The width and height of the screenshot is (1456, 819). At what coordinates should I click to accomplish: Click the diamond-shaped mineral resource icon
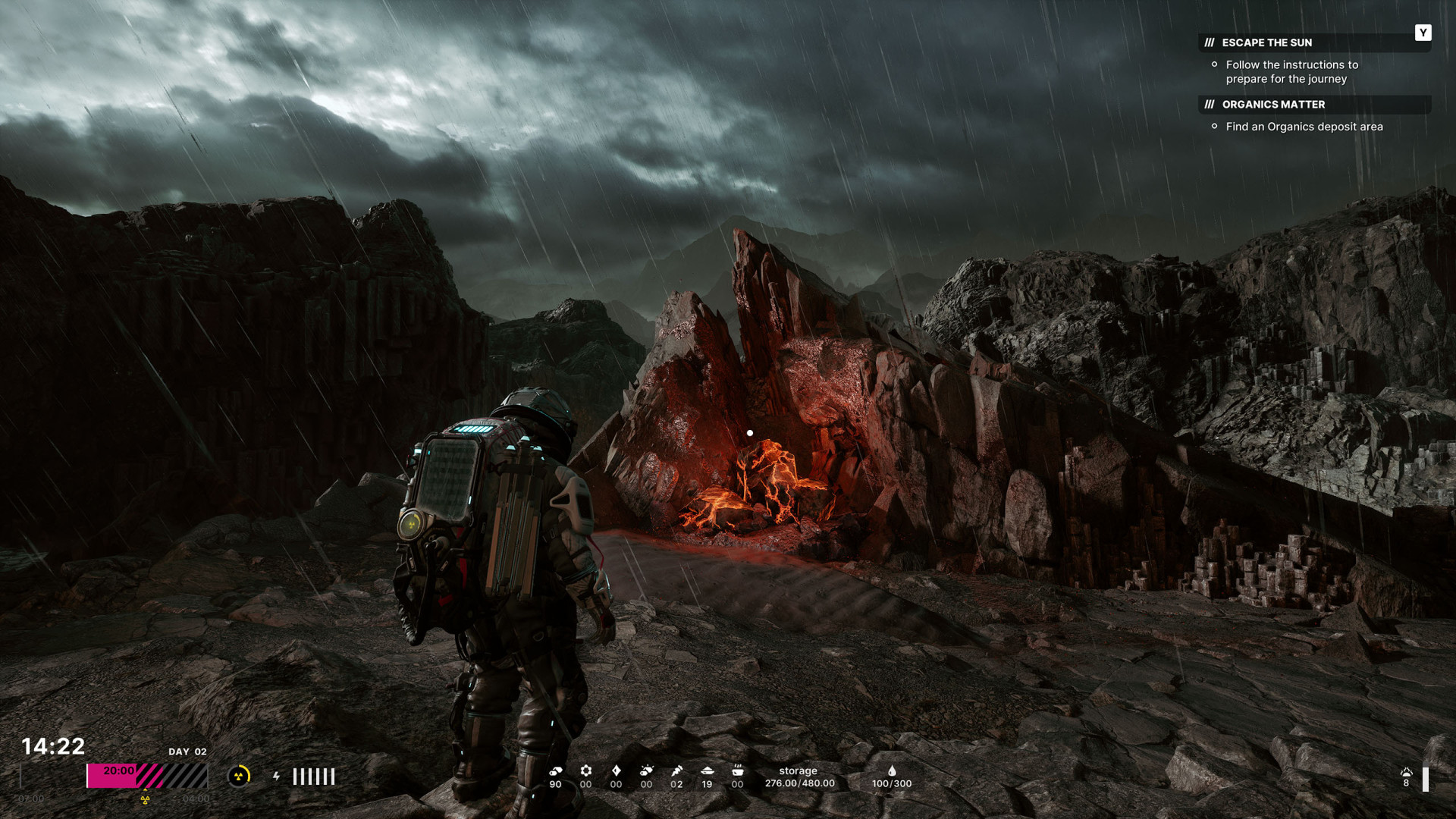616,771
